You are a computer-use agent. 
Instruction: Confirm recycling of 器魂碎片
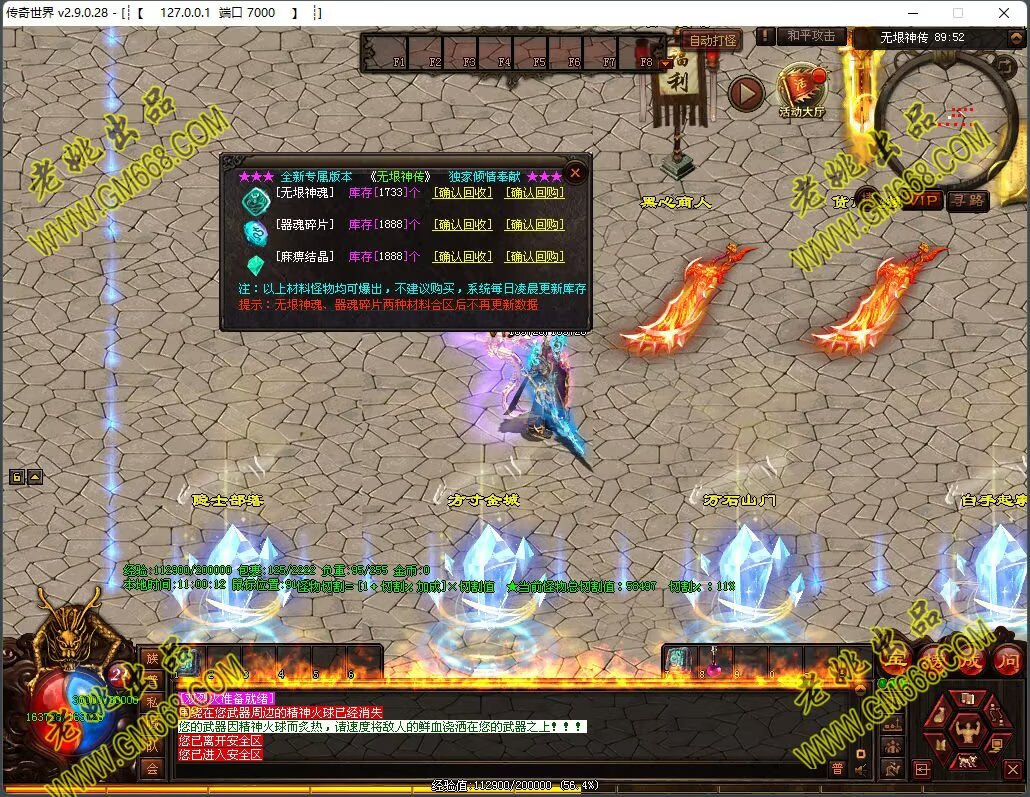point(462,225)
